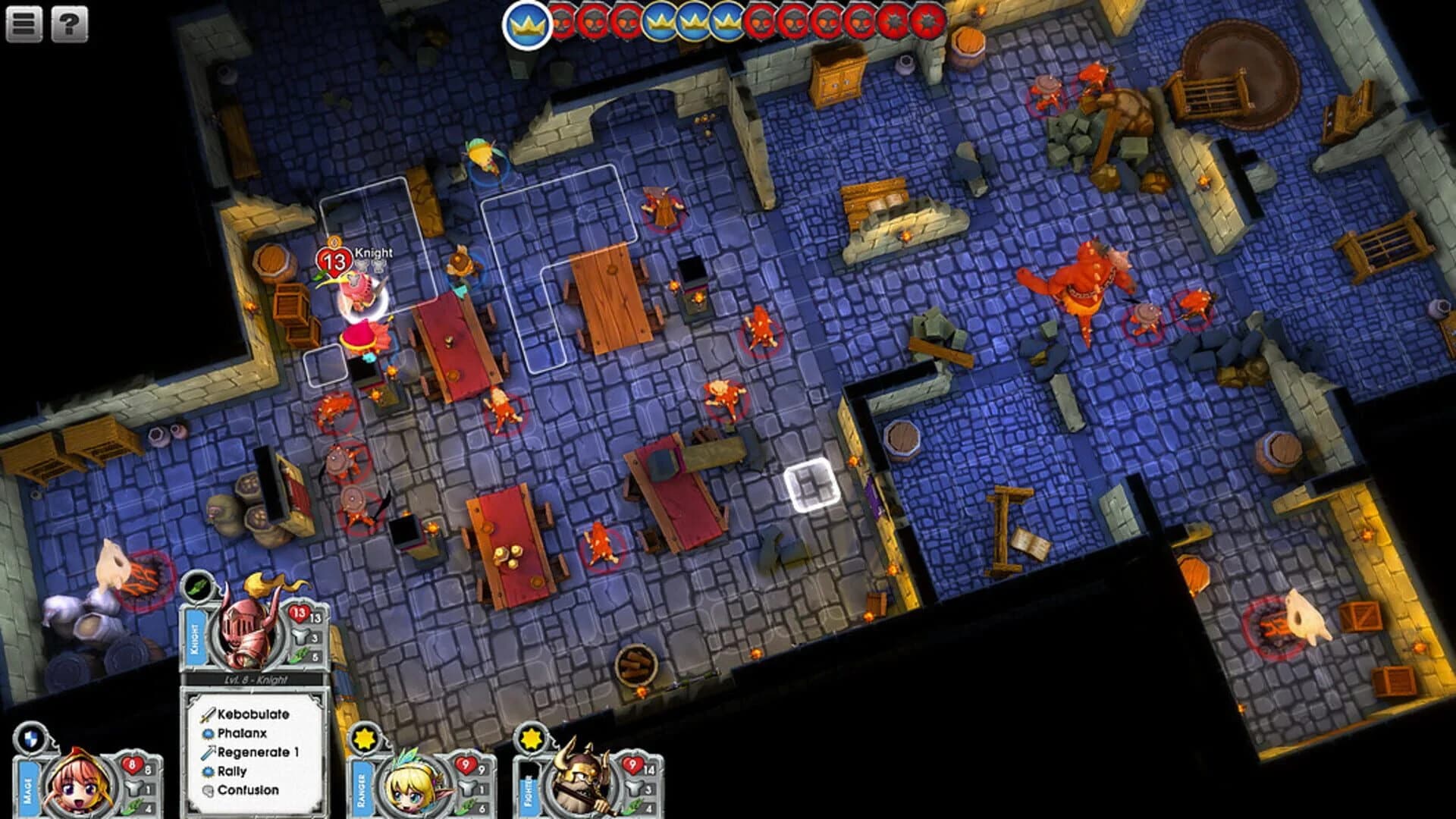Click the help question mark icon
This screenshot has height=819, width=1456.
(69, 25)
